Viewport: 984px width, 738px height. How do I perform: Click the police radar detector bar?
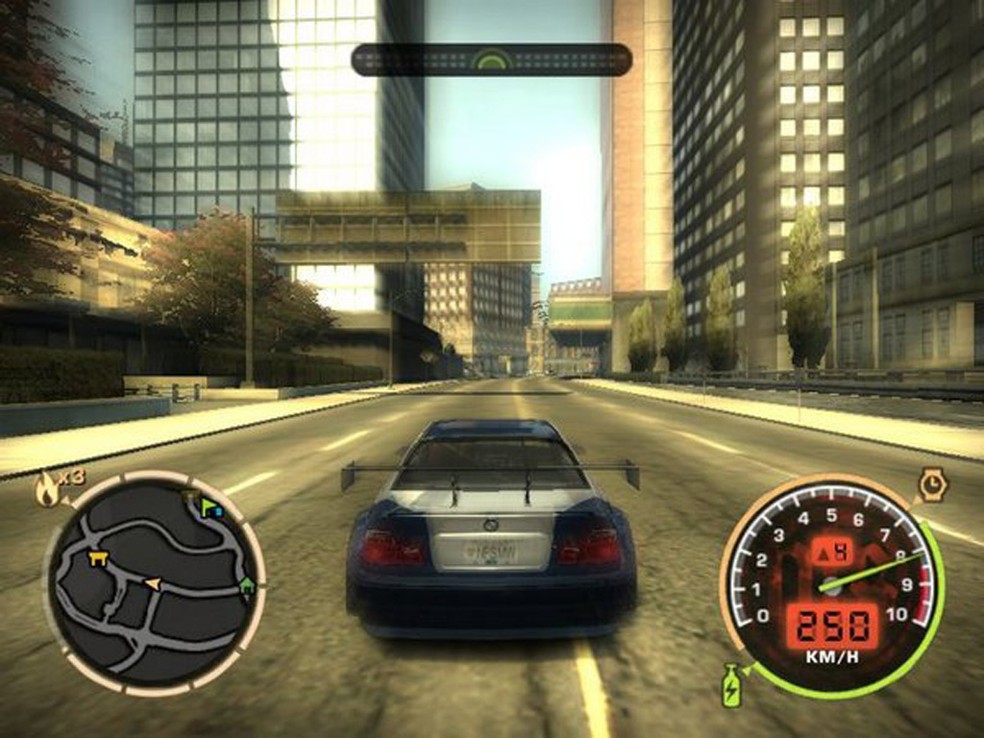[x=491, y=60]
